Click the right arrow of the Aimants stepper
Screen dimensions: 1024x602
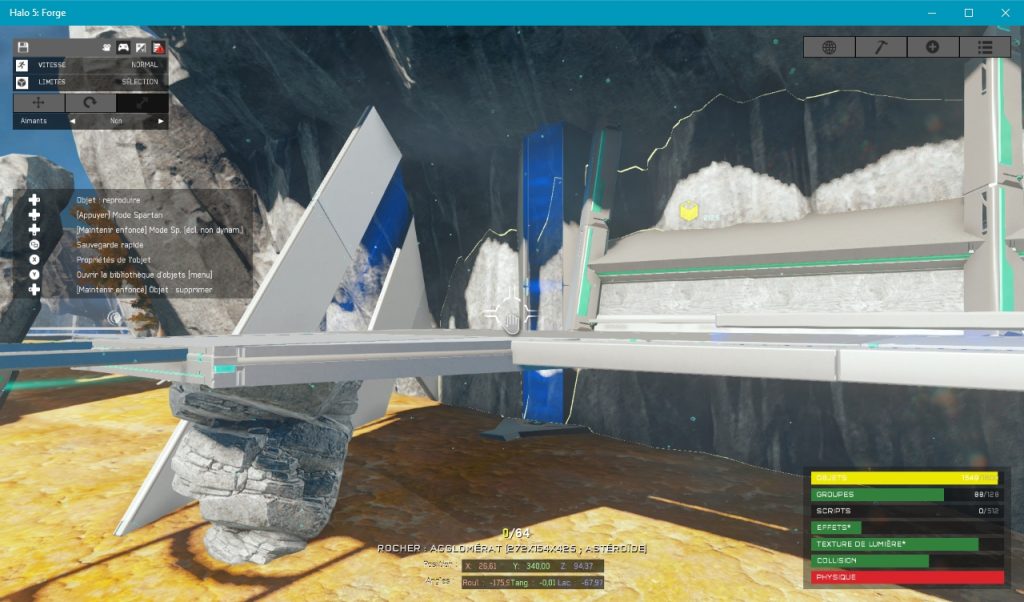pos(160,121)
